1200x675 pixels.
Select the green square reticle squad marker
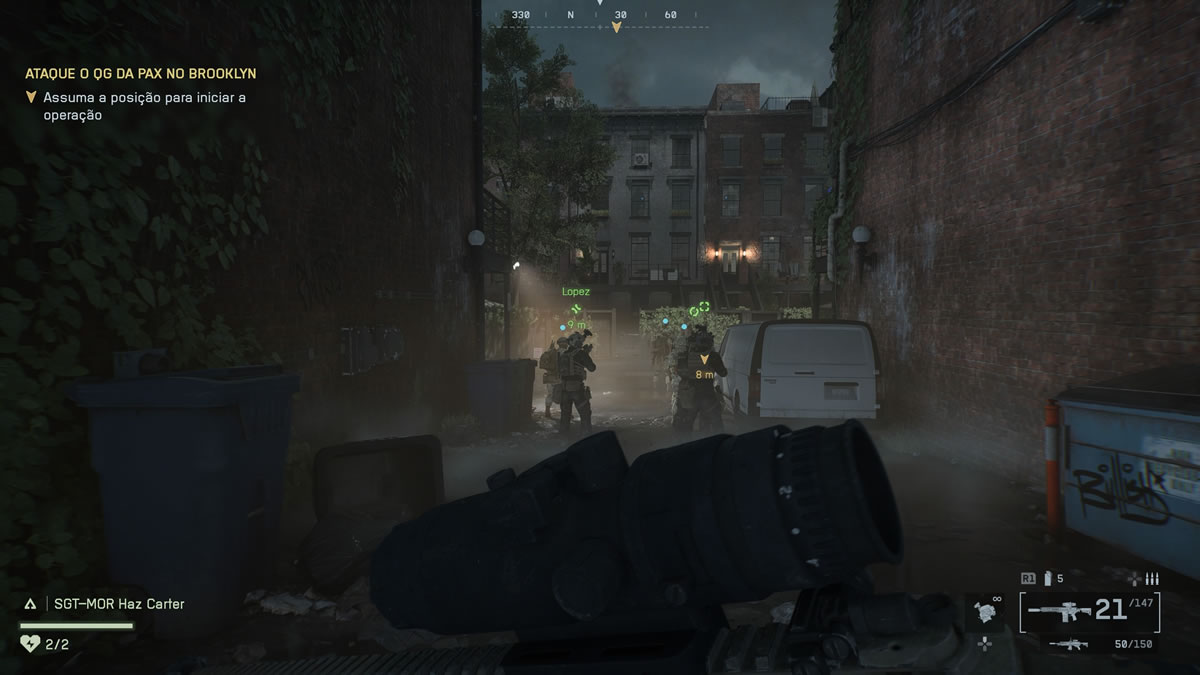704,307
